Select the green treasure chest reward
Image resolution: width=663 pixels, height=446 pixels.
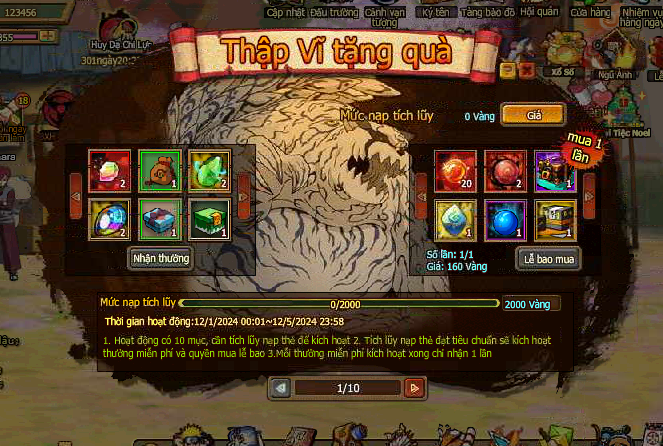208,219
